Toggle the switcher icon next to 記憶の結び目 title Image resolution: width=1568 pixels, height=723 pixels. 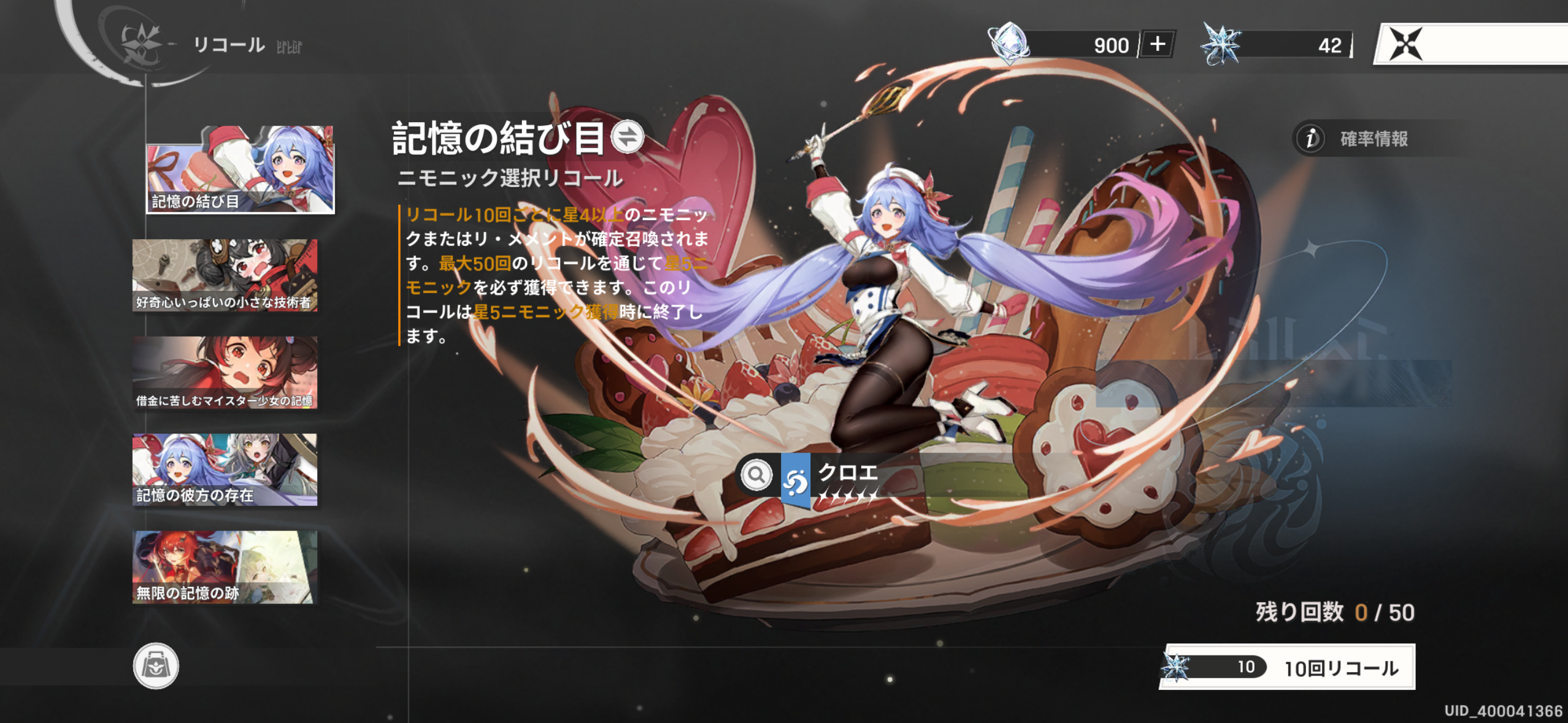(x=626, y=140)
